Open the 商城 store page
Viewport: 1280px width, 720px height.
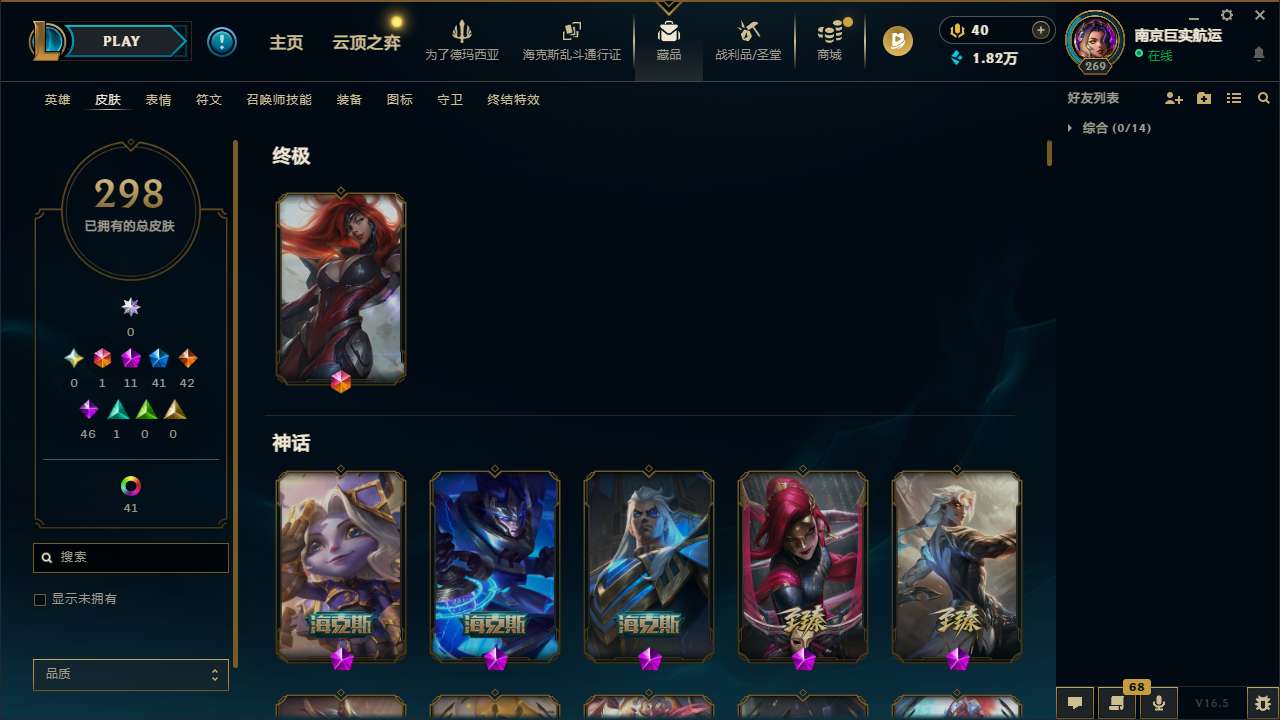tap(828, 40)
